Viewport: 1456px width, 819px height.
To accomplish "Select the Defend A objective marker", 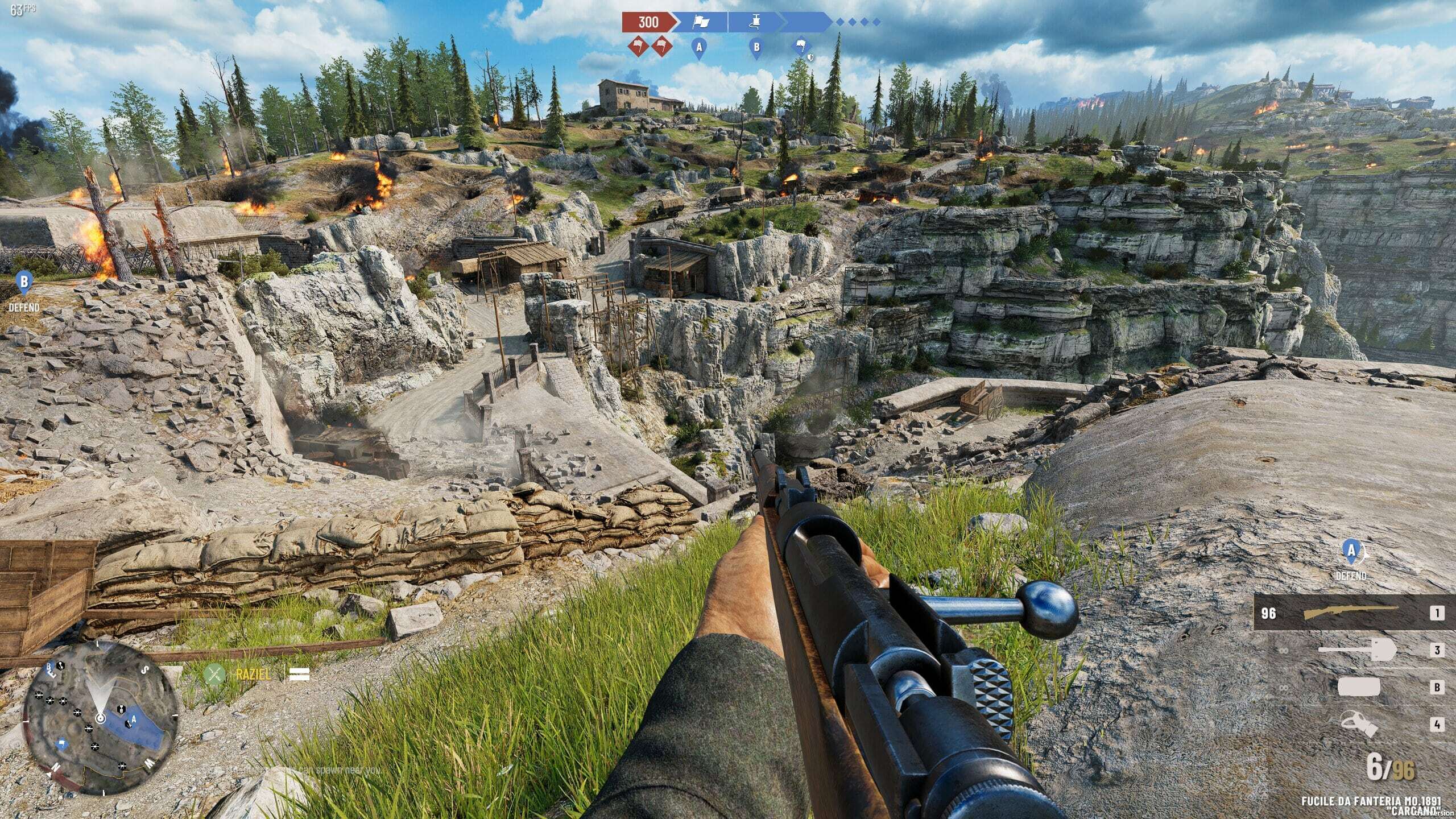I will 1350,551.
